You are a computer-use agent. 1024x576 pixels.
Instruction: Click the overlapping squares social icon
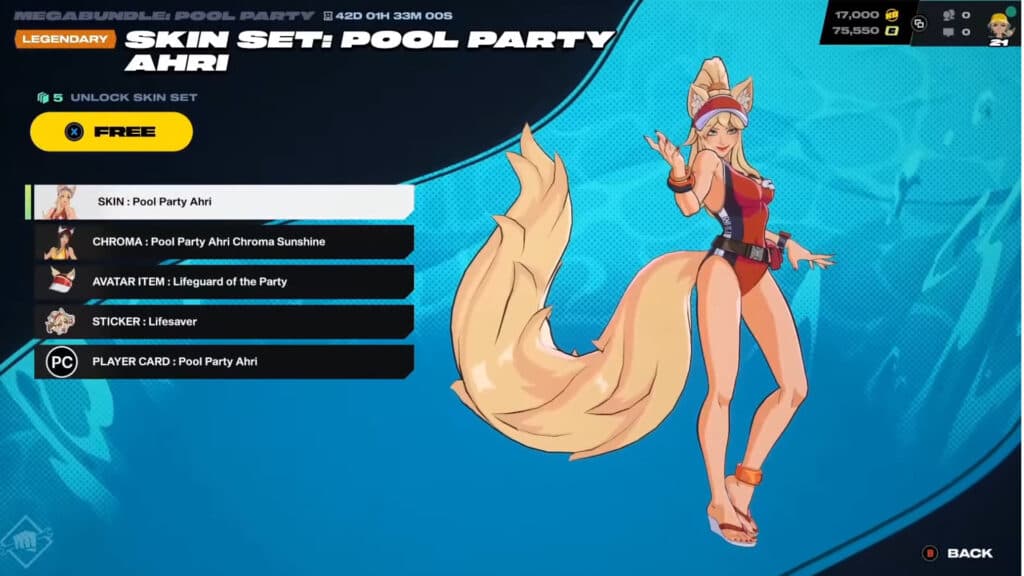tap(919, 23)
